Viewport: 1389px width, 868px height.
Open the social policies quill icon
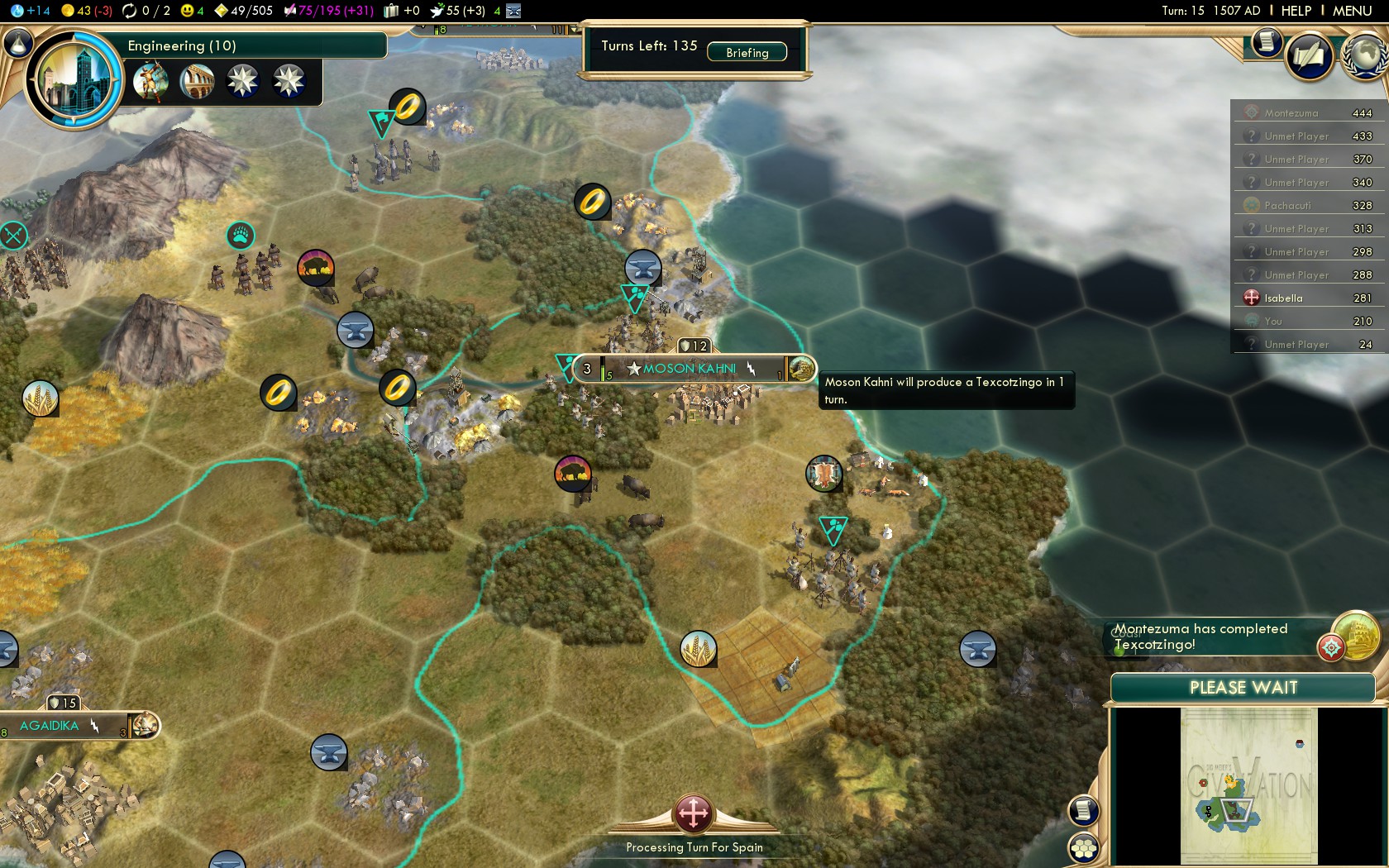click(x=1309, y=57)
